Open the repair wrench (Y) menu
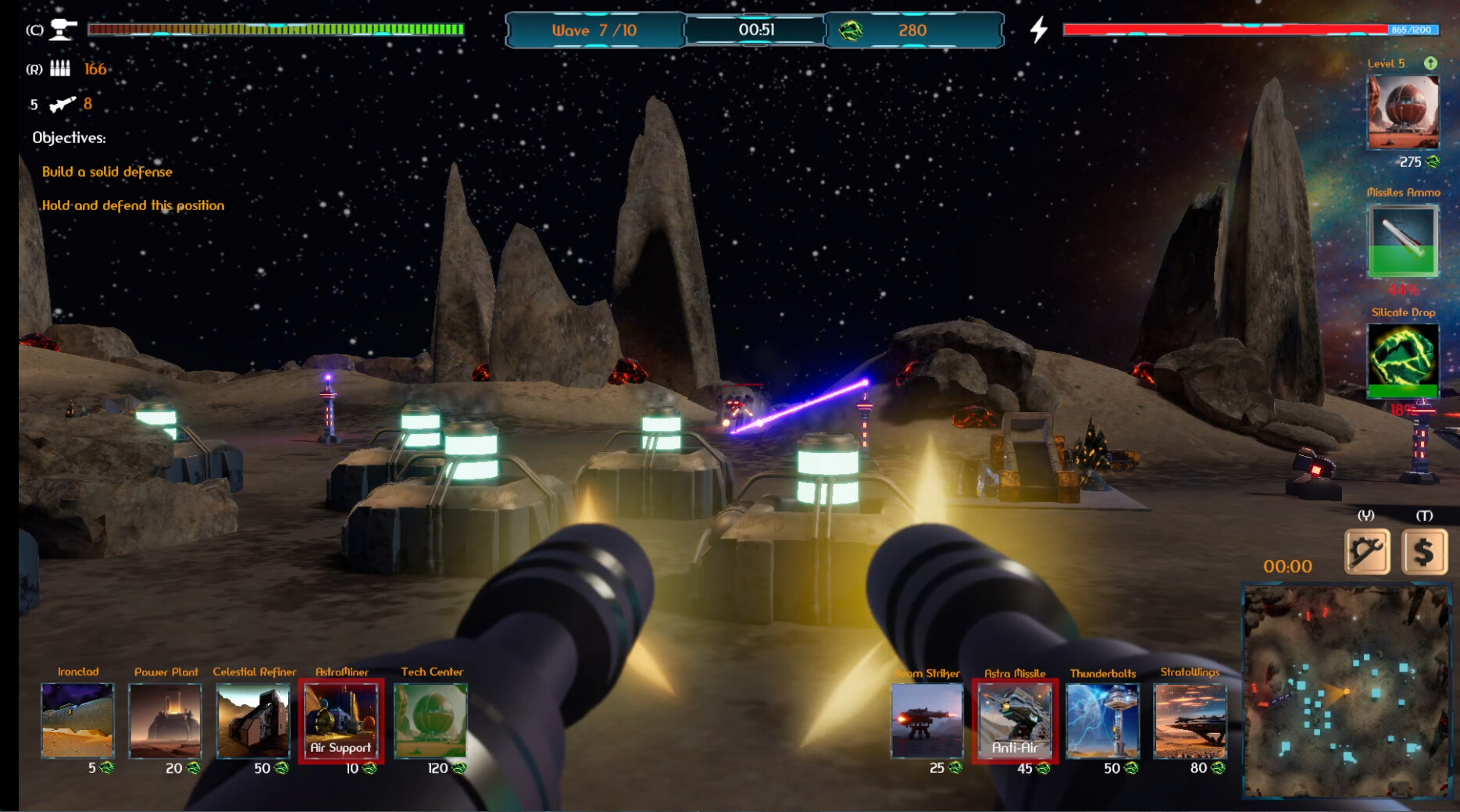The height and width of the screenshot is (812, 1460). tap(1366, 551)
